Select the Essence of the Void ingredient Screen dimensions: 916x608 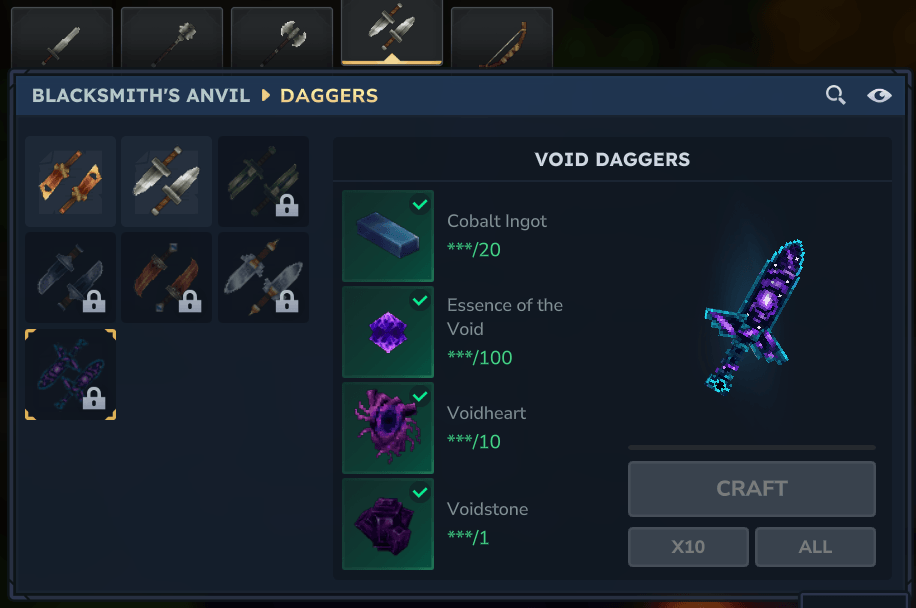388,332
